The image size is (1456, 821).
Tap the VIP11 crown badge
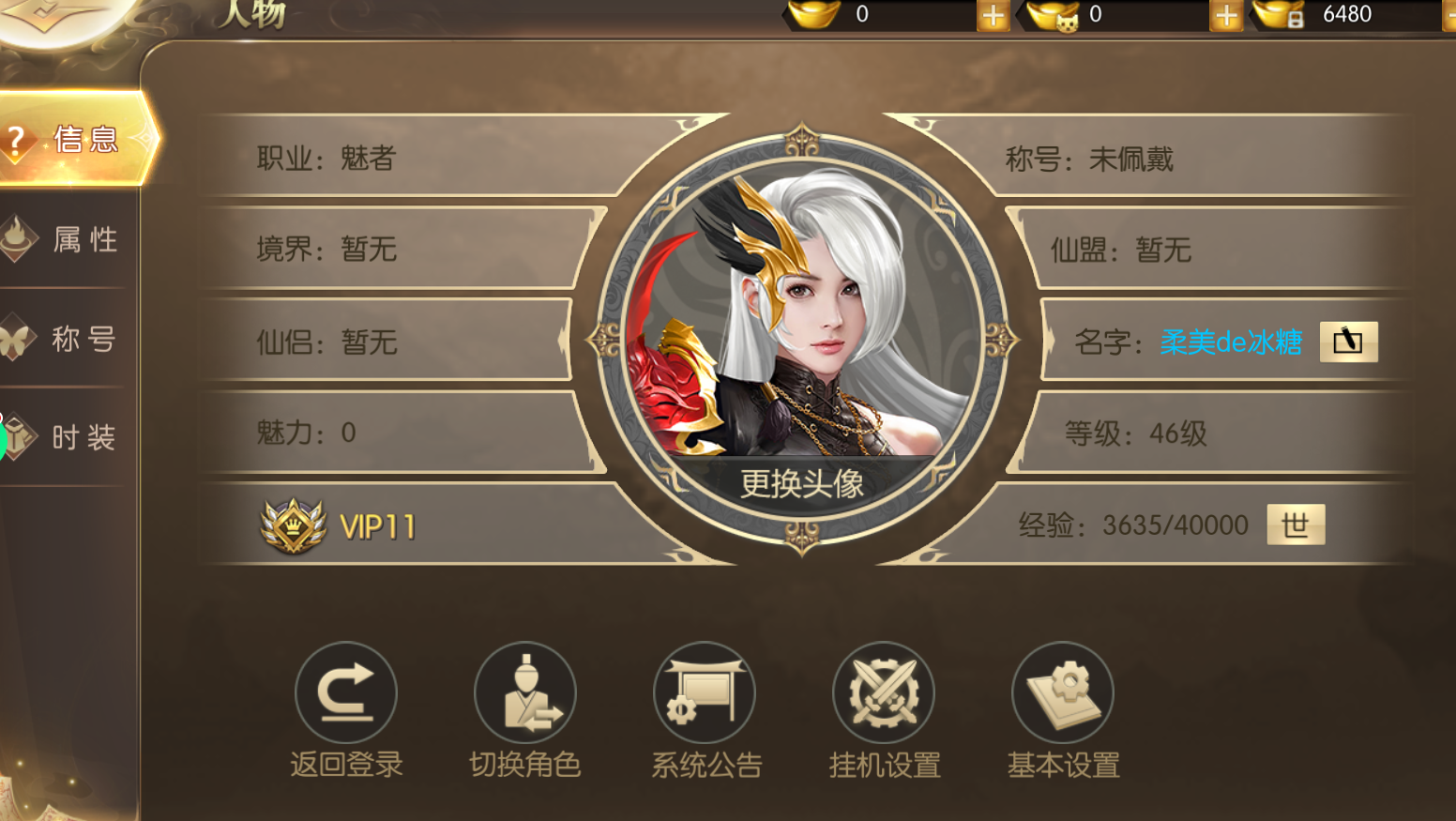pyautogui.click(x=294, y=525)
